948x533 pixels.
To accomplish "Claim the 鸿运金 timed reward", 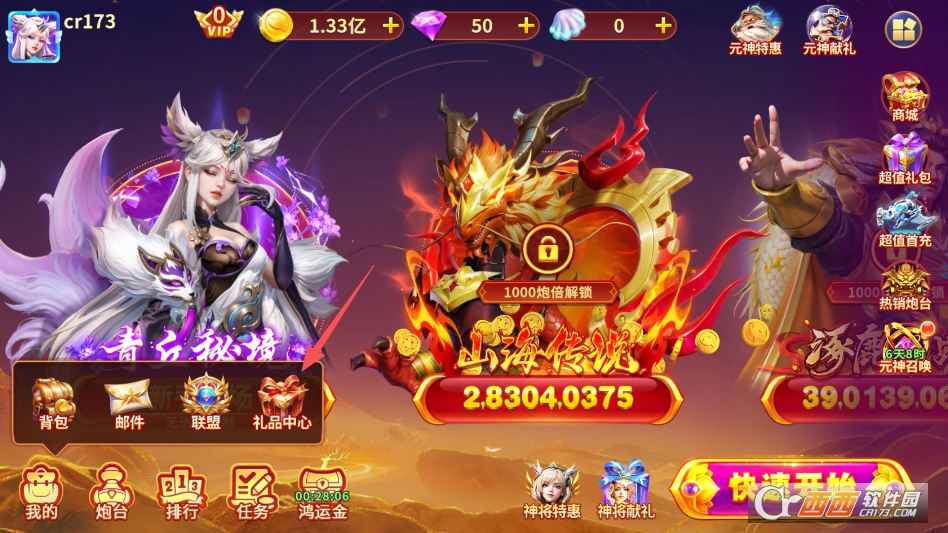I will coord(322,492).
